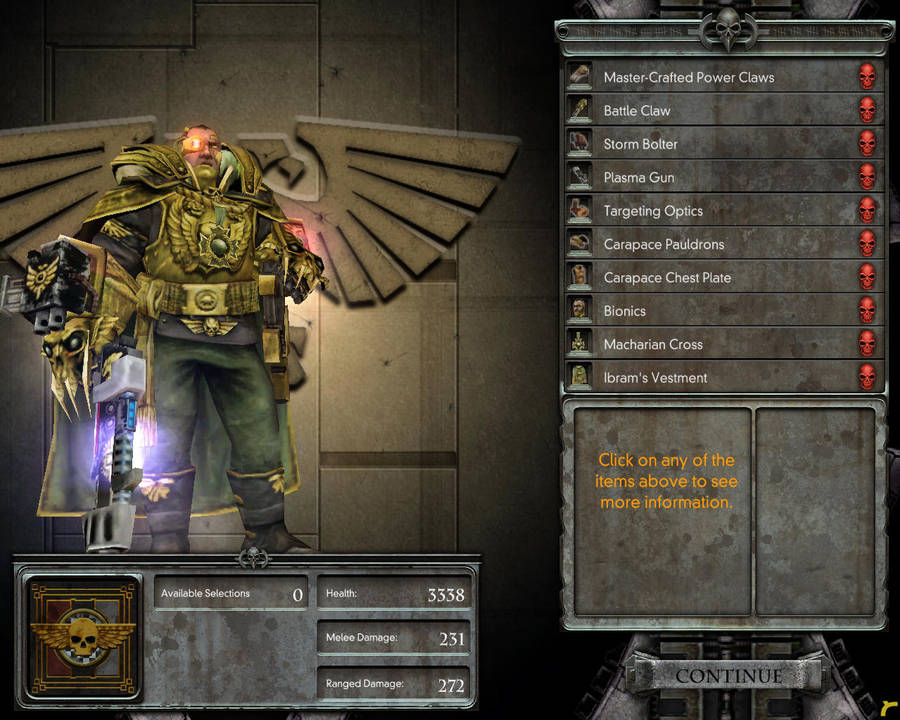The width and height of the screenshot is (900, 720).
Task: Click the winged skull commander badge
Action: pyautogui.click(x=84, y=637)
